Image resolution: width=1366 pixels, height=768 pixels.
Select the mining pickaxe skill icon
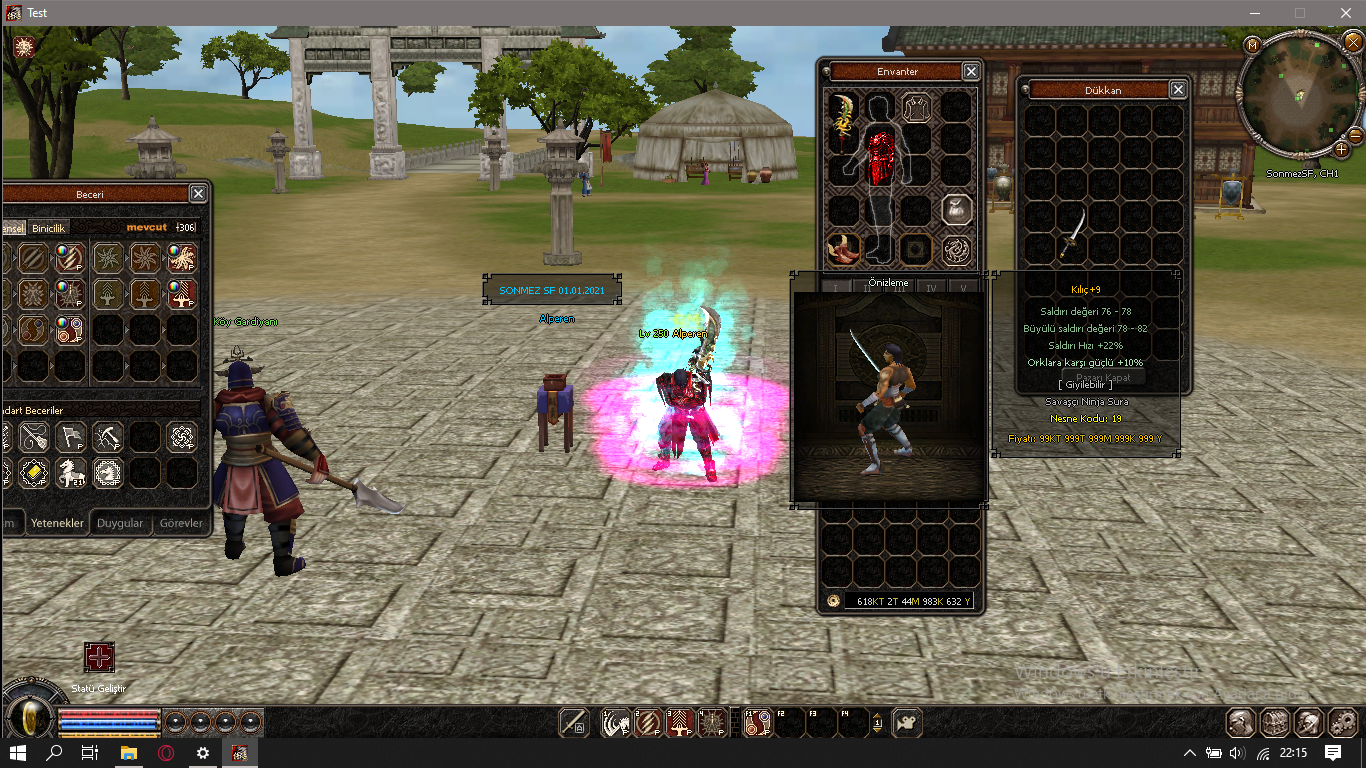point(108,436)
